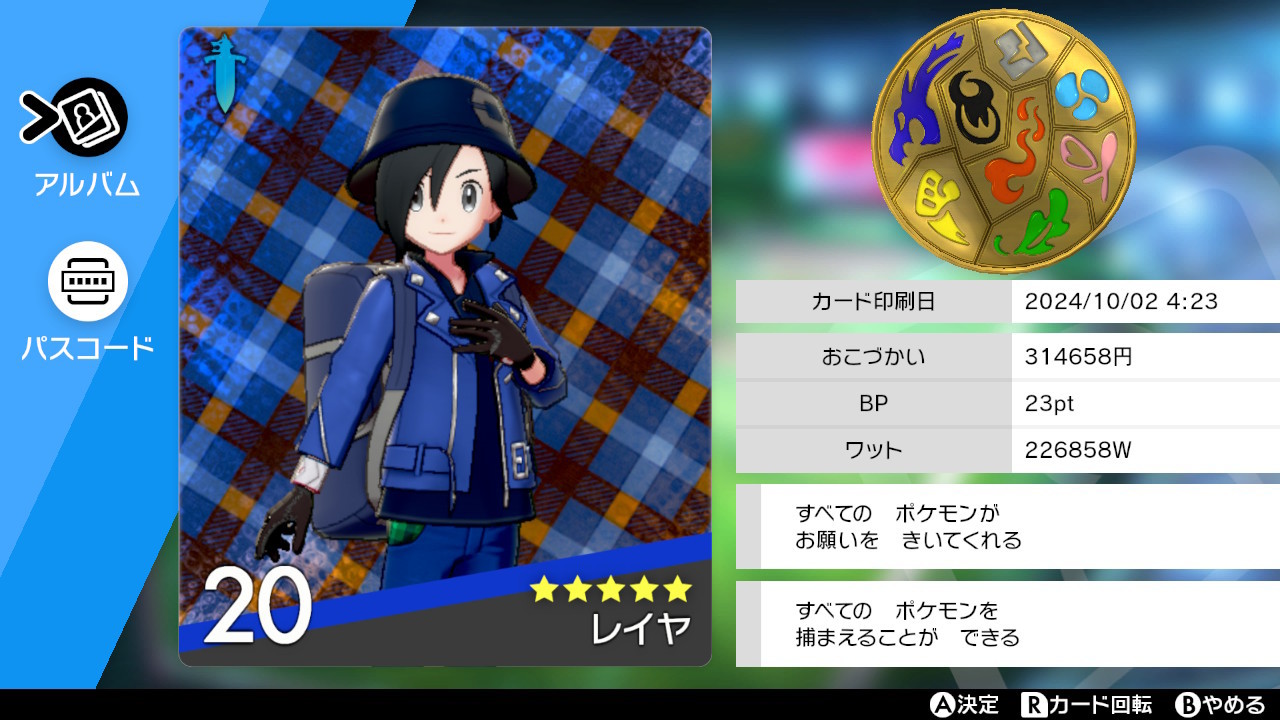
Task: Click the レイヤ league card
Action: tap(445, 346)
